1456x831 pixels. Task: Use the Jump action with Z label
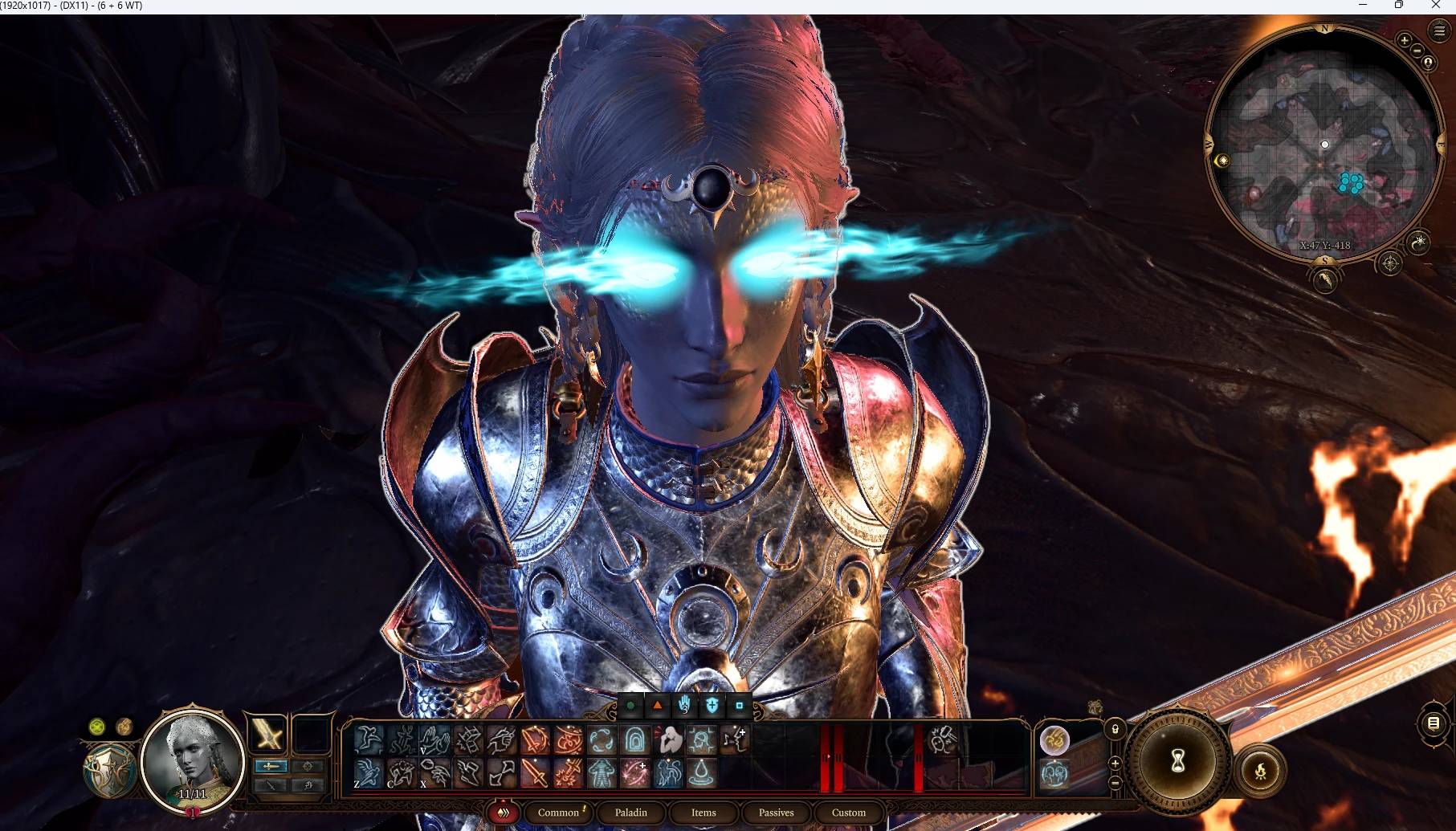(x=368, y=773)
